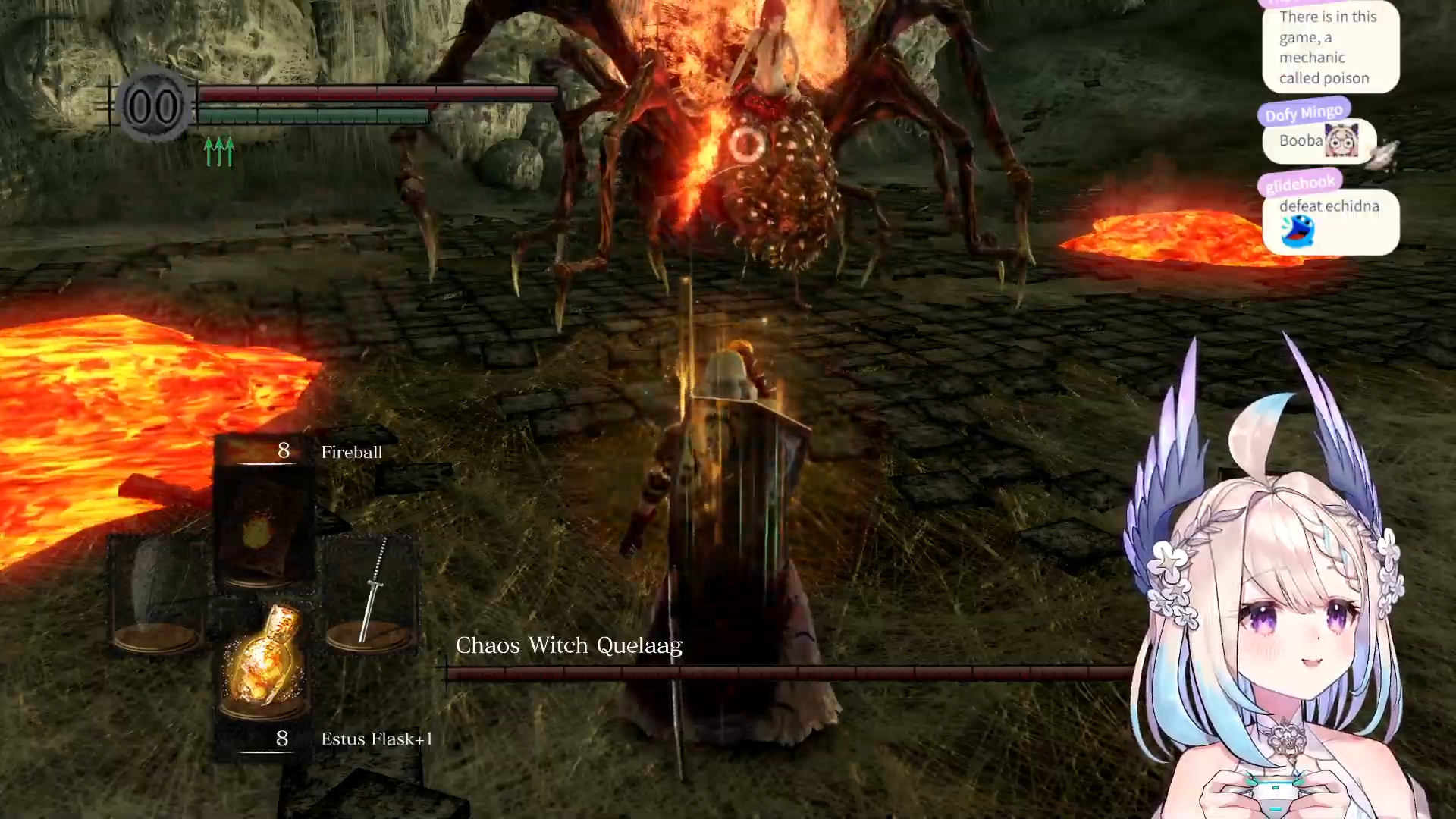Select the Fireball spell slot
The width and height of the screenshot is (1456, 819).
262,527
